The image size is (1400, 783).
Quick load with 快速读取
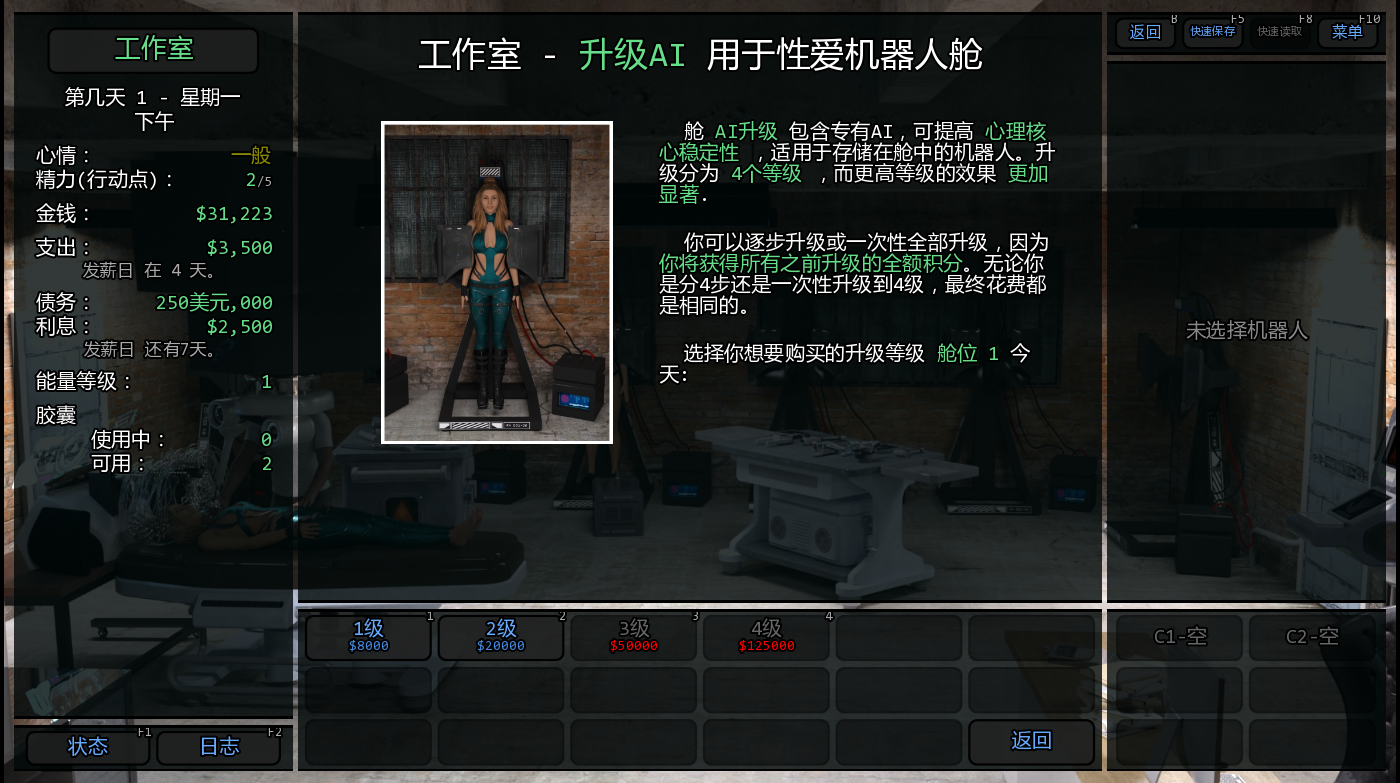1280,33
